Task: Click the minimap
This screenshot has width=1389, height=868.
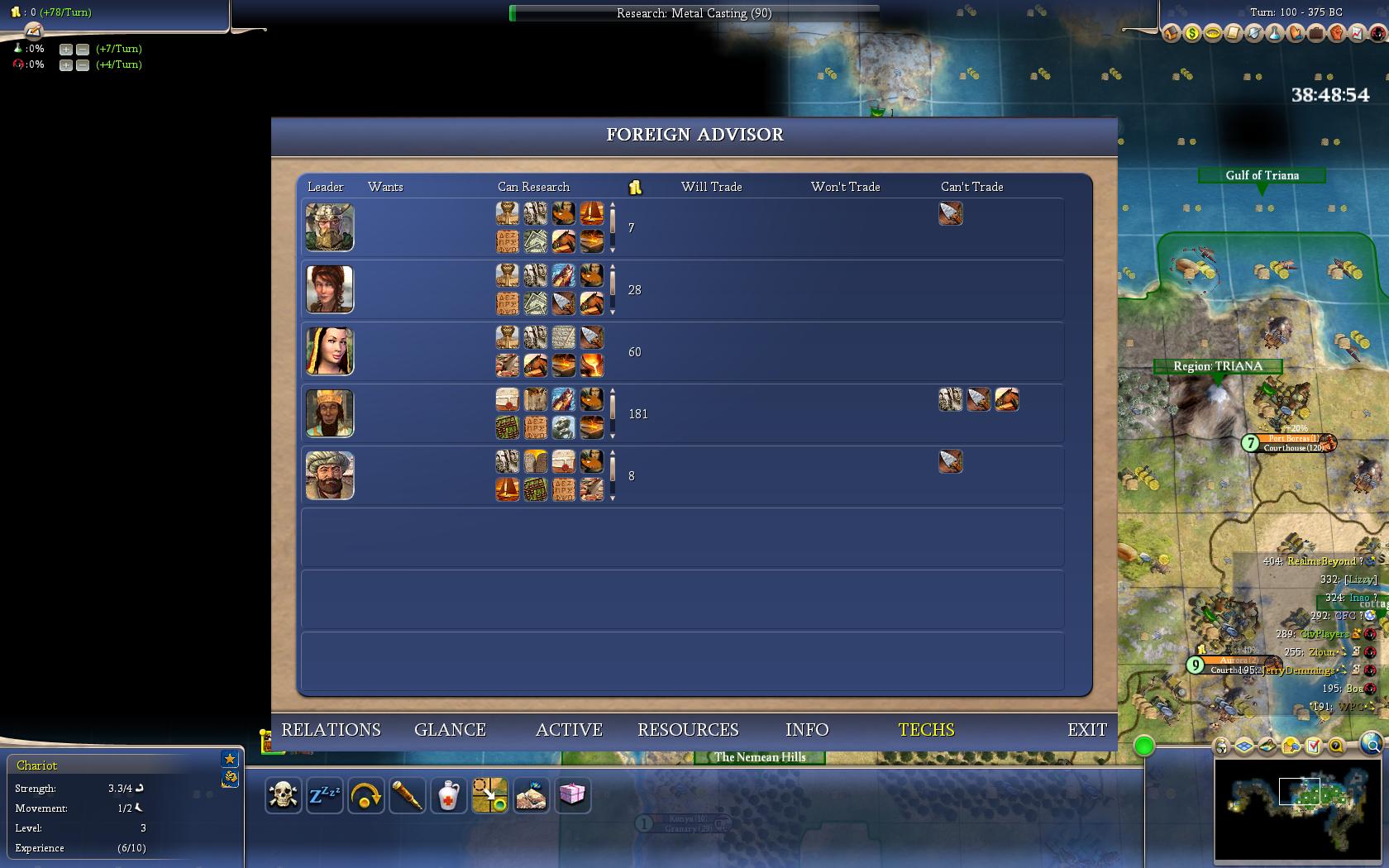Action: pyautogui.click(x=1298, y=808)
